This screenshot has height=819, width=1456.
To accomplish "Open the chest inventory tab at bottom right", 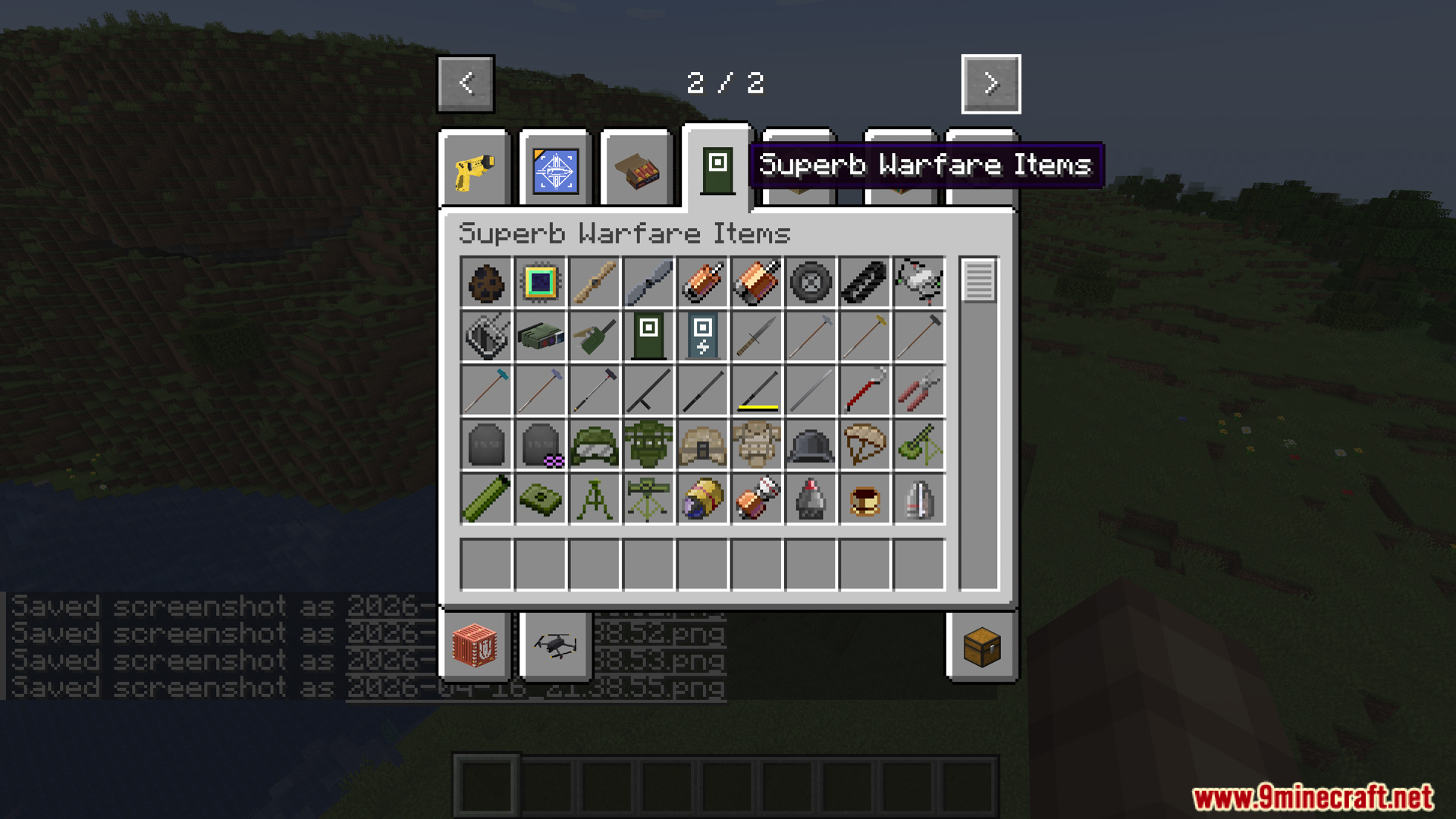I will 981,646.
